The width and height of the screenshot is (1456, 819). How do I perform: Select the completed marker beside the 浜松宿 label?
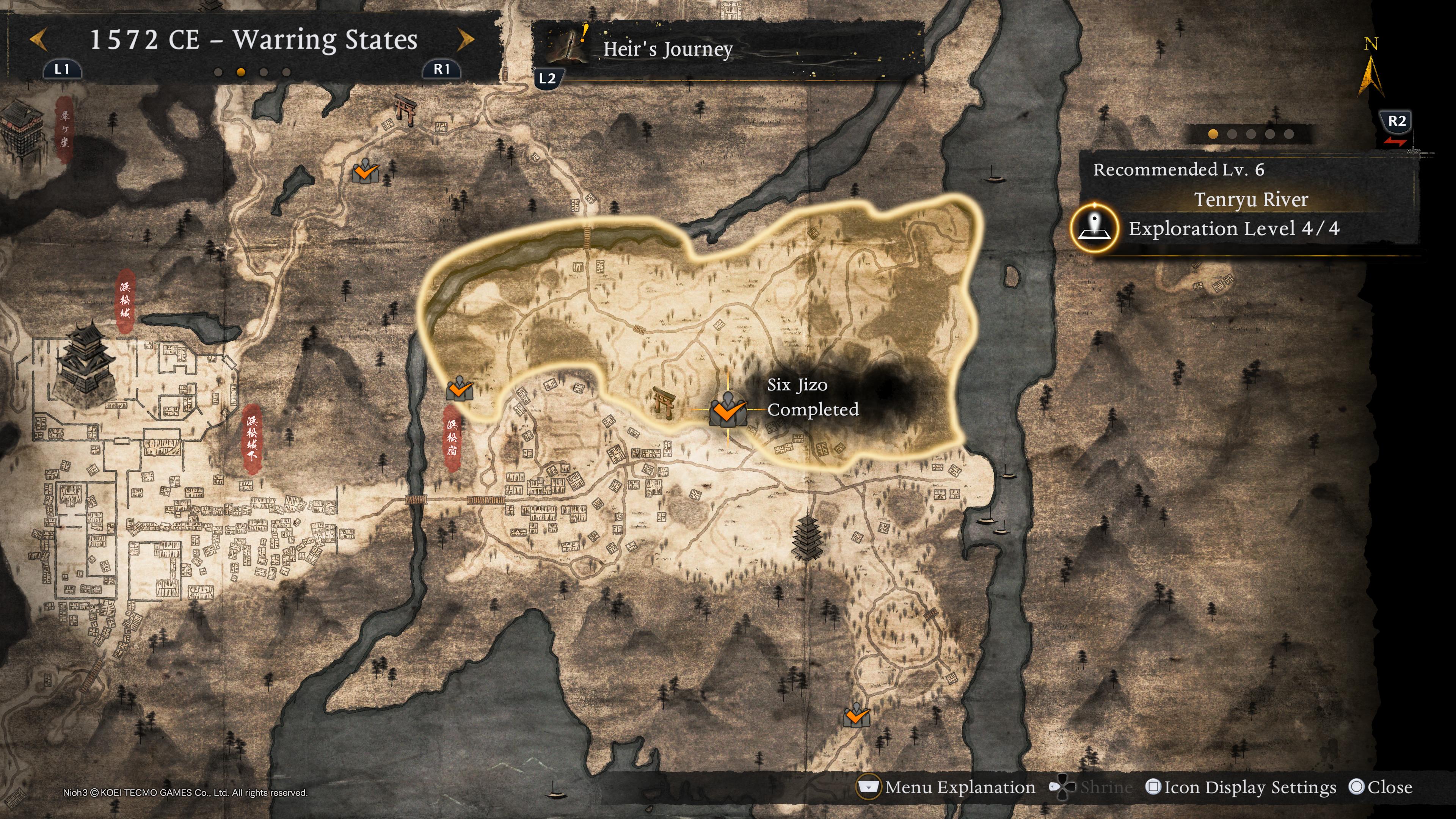(x=459, y=389)
